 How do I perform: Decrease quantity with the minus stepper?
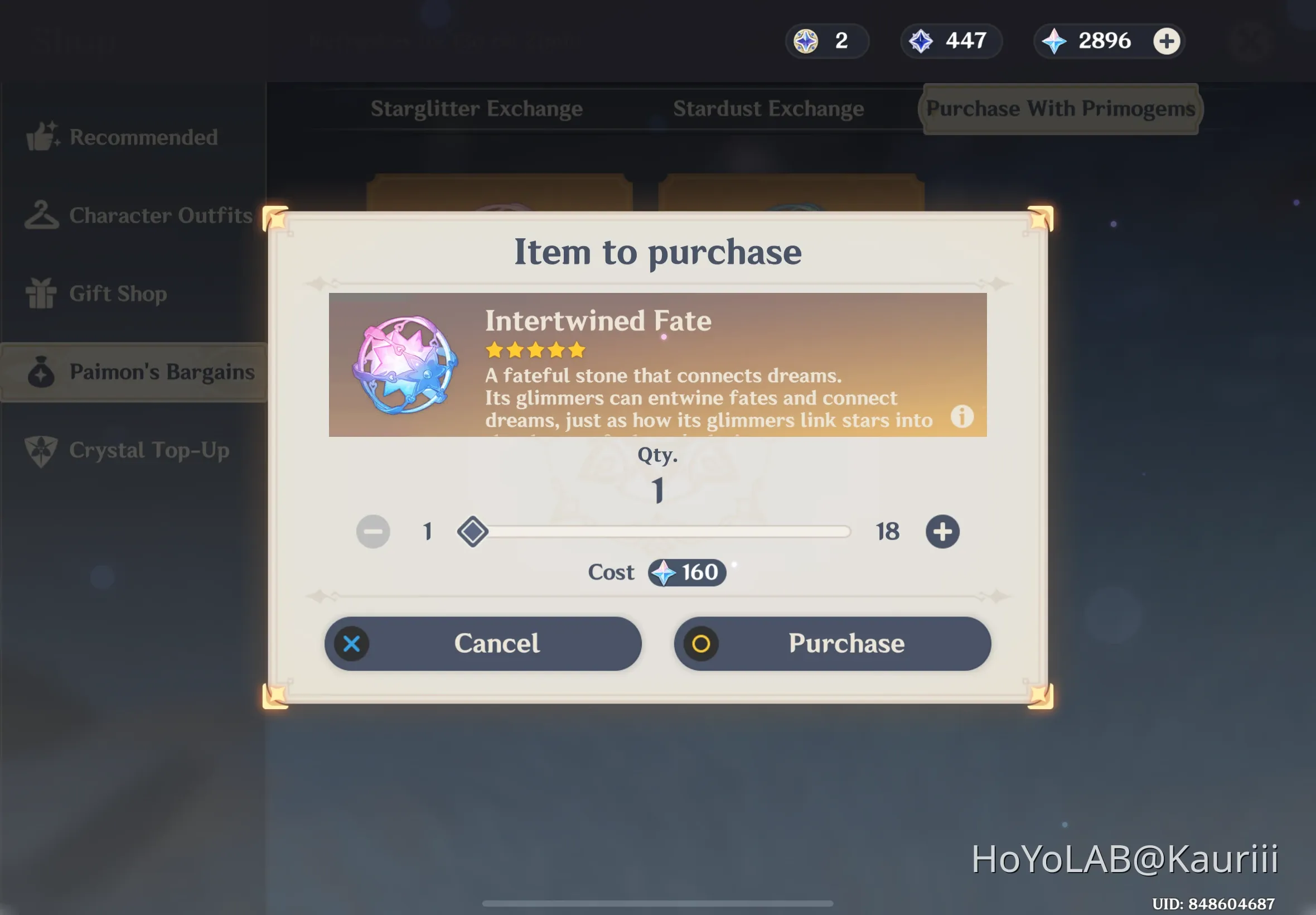(373, 532)
